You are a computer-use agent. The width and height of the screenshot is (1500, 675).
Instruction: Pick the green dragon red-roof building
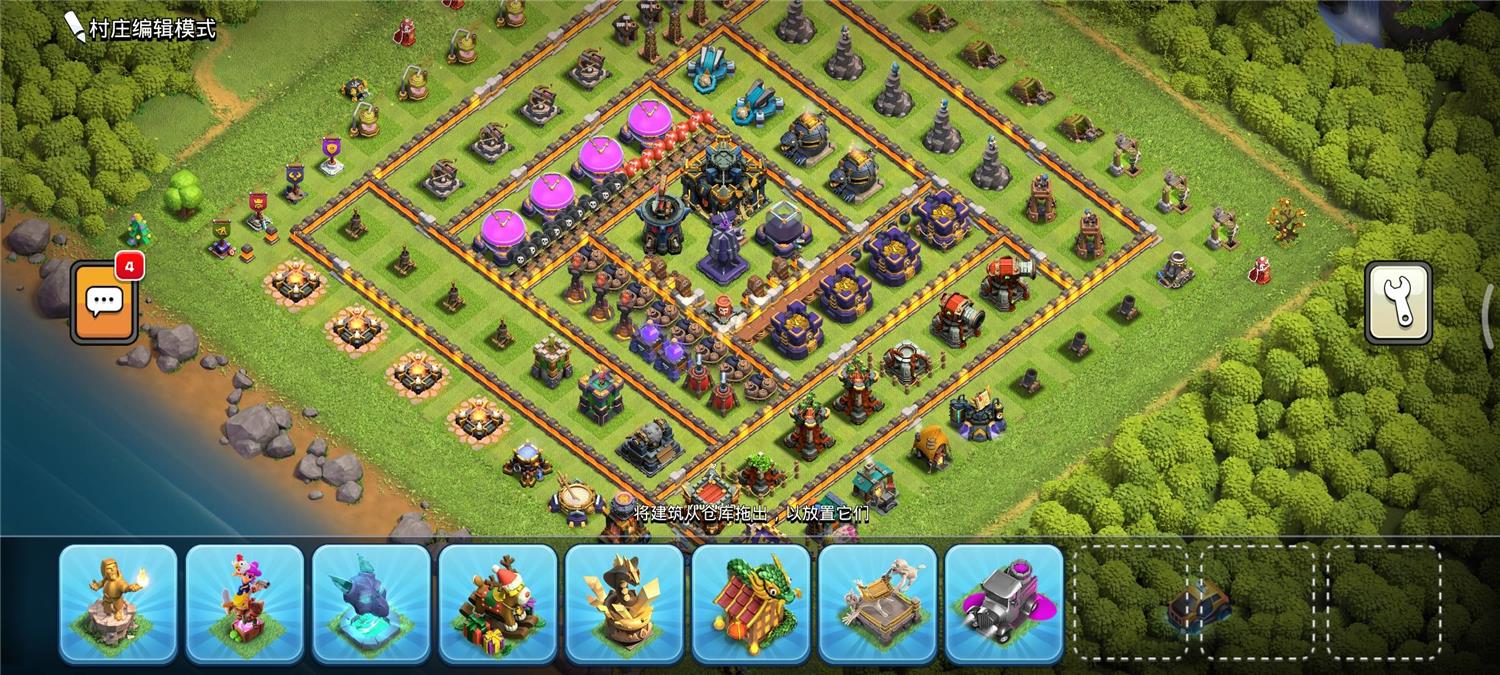751,603
